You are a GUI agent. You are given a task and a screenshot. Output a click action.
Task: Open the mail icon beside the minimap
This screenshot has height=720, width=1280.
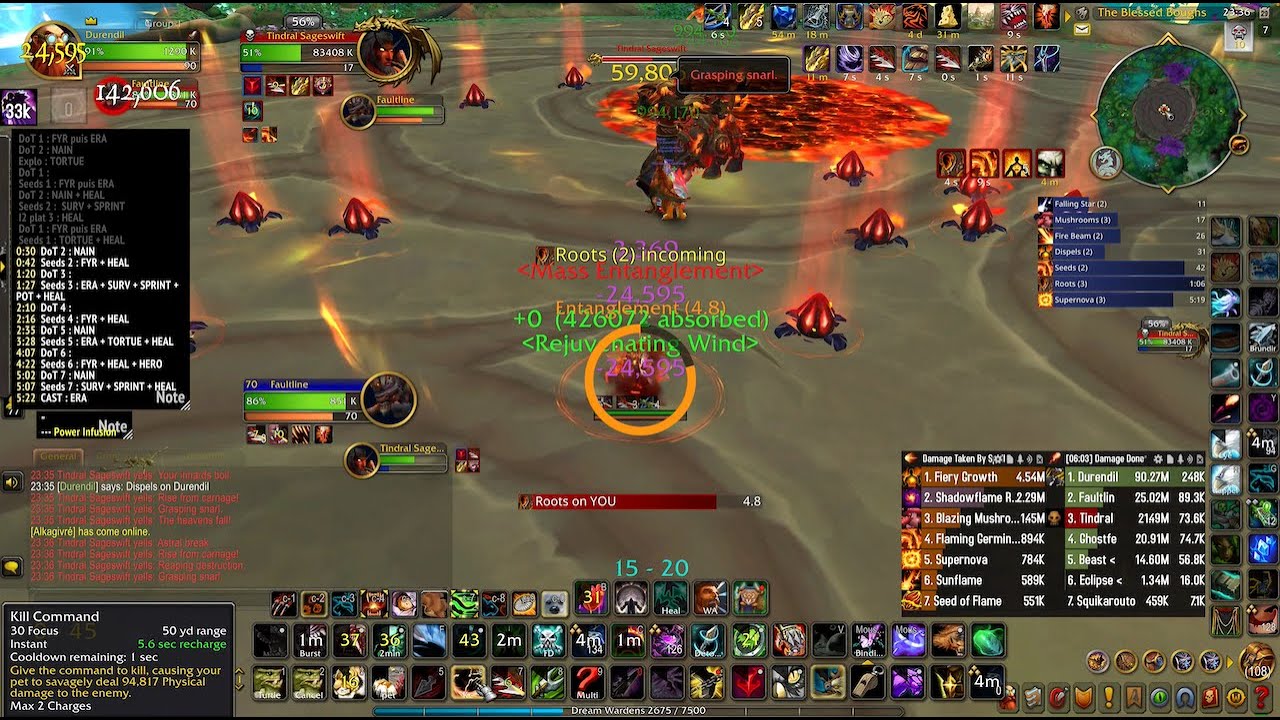(1082, 29)
